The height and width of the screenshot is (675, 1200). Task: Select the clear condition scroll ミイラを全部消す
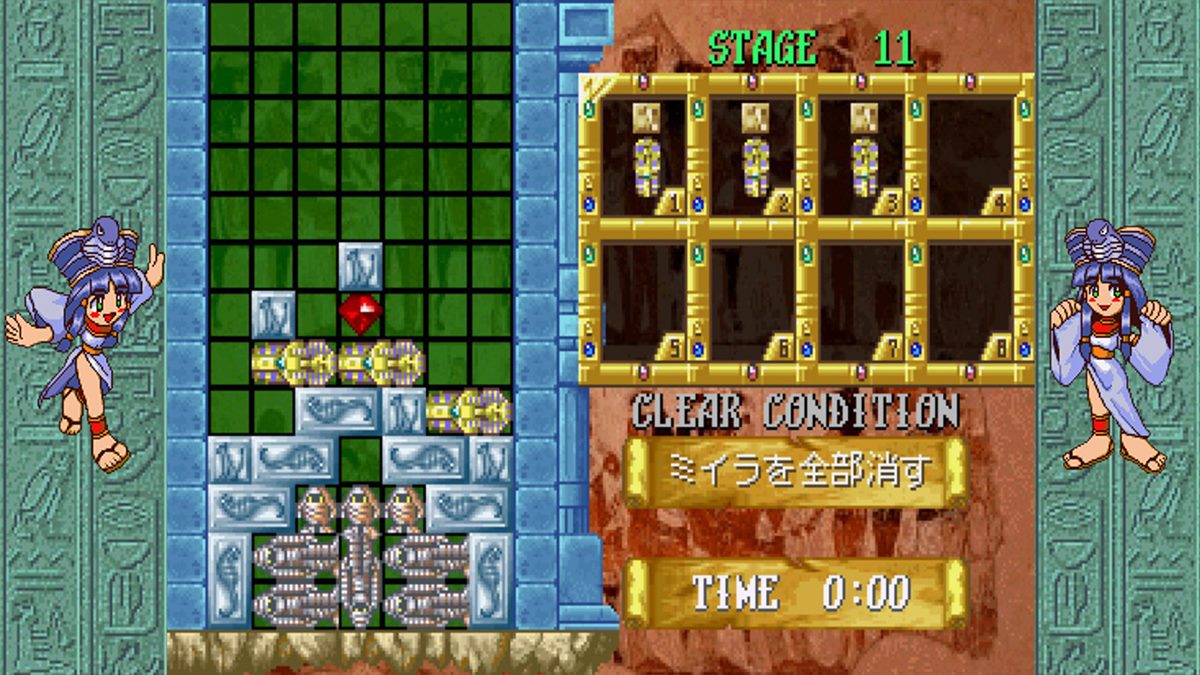tap(796, 472)
